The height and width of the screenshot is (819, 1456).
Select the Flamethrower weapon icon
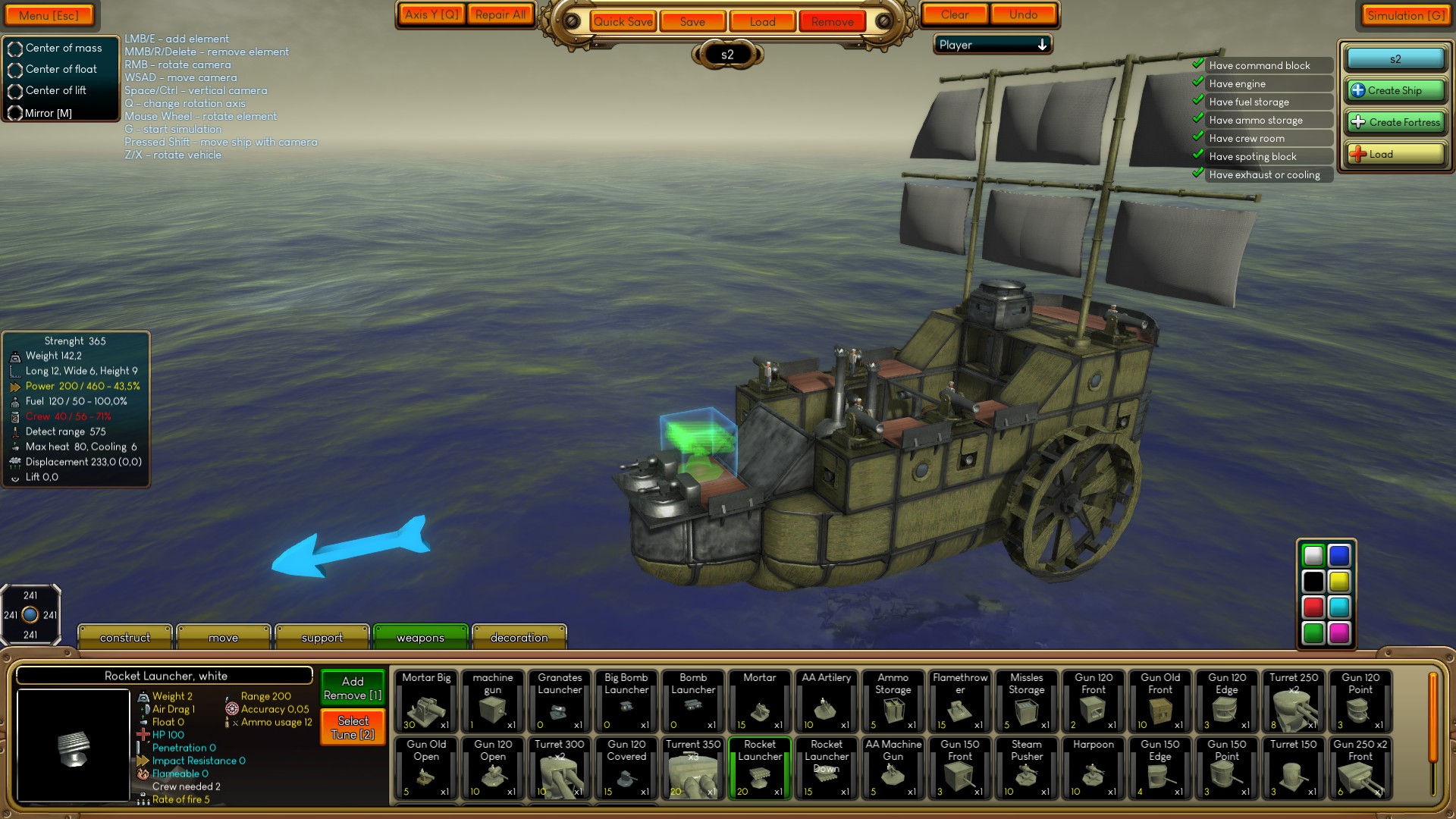tap(959, 701)
